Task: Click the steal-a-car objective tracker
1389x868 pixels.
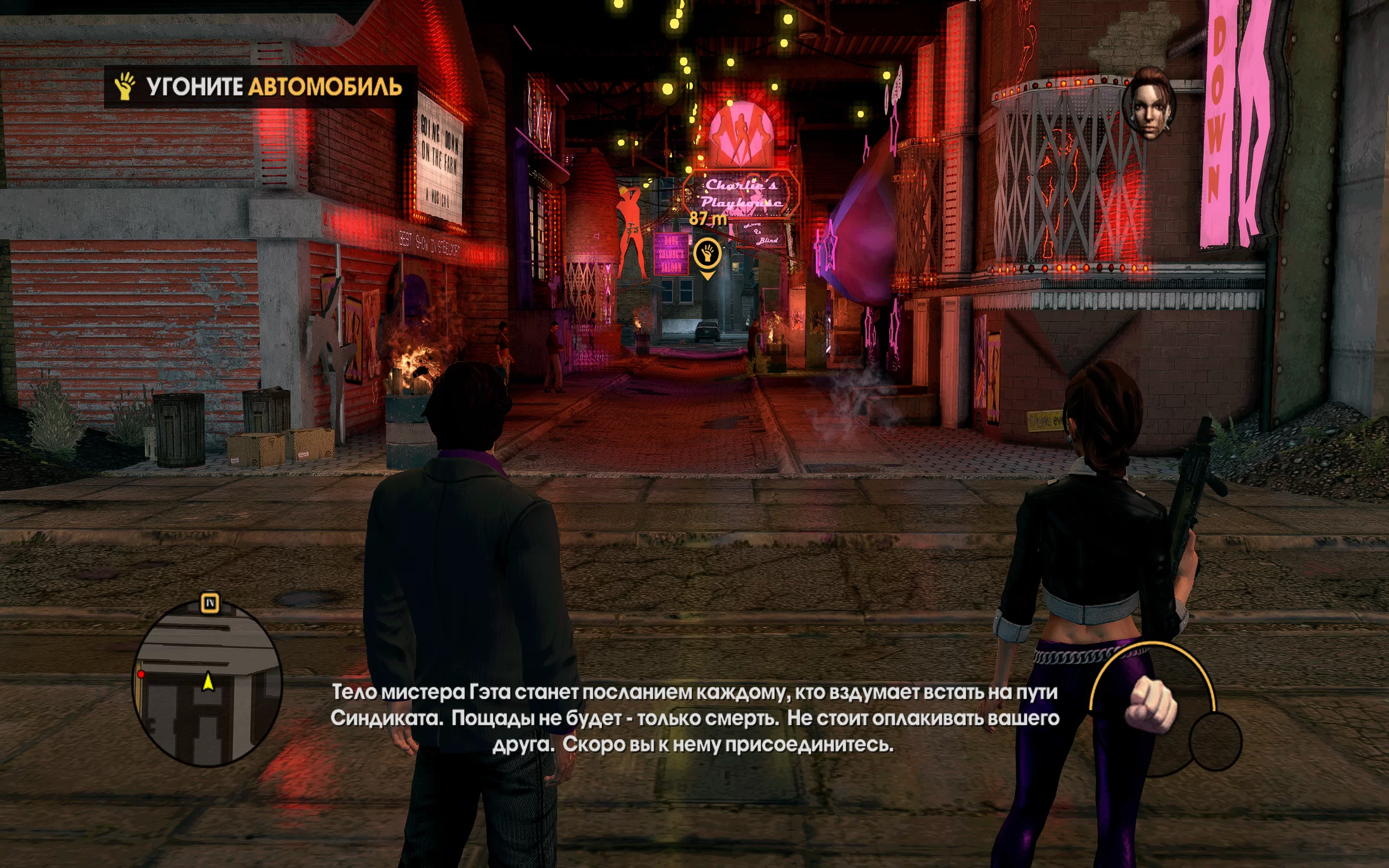Action: point(259,87)
